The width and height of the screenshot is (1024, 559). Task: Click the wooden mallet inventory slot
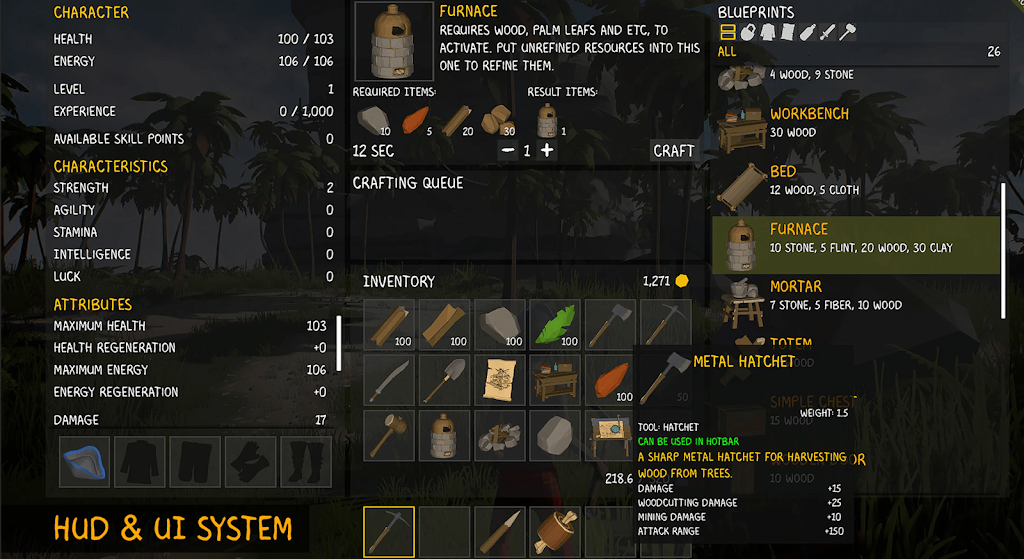click(x=390, y=435)
